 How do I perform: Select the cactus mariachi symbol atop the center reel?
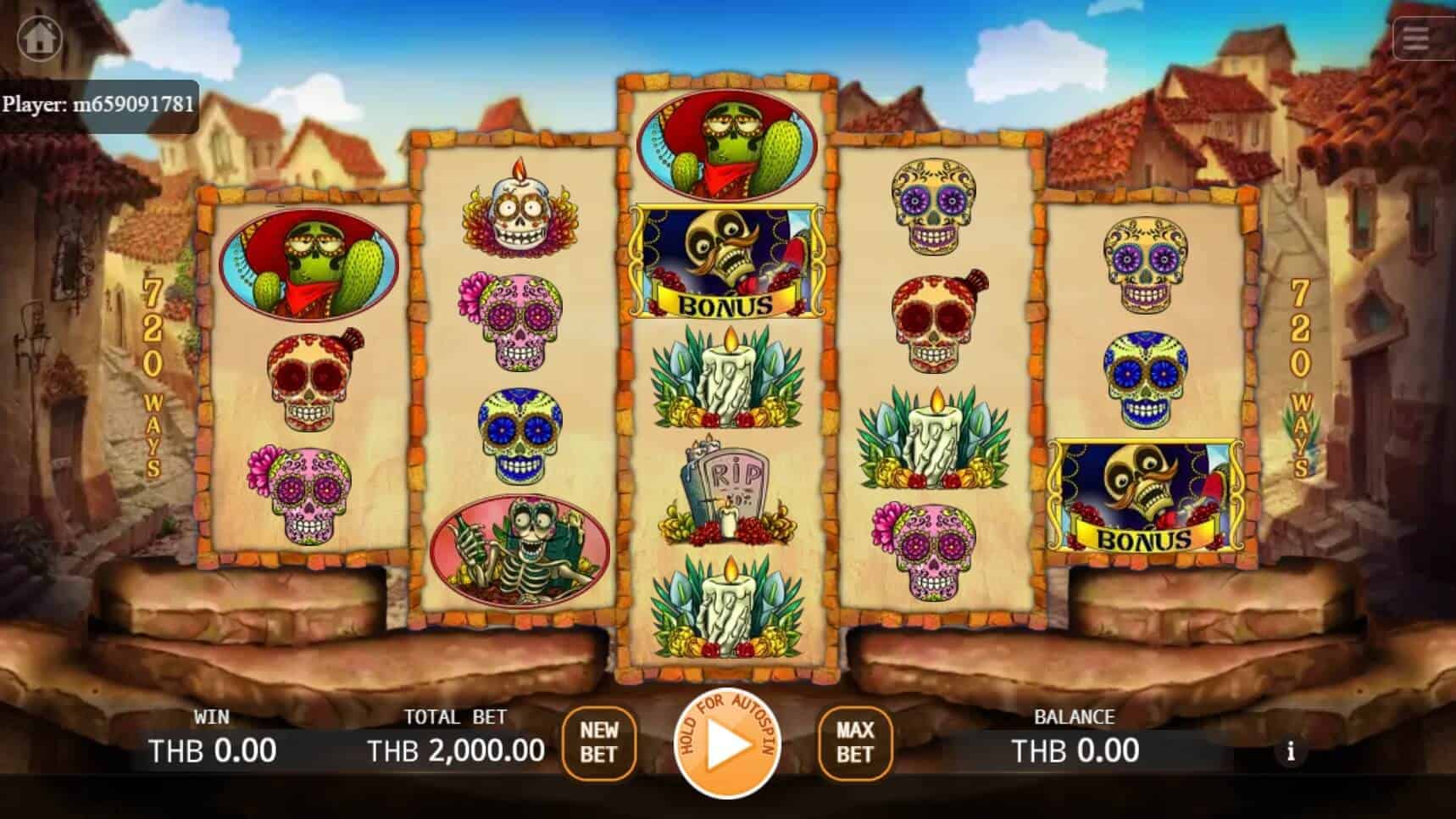click(726, 140)
